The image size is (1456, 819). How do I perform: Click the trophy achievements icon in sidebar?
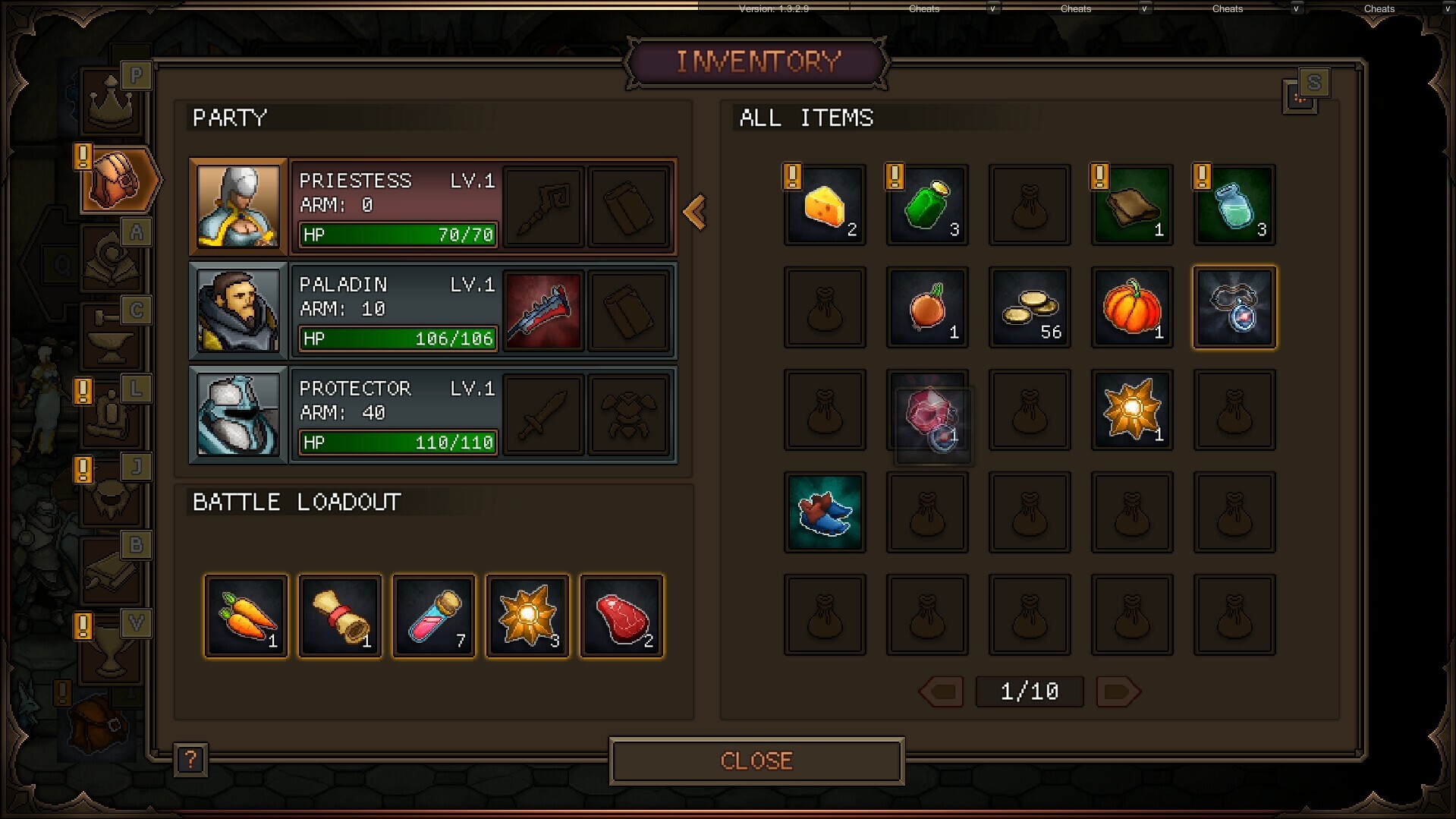111,649
